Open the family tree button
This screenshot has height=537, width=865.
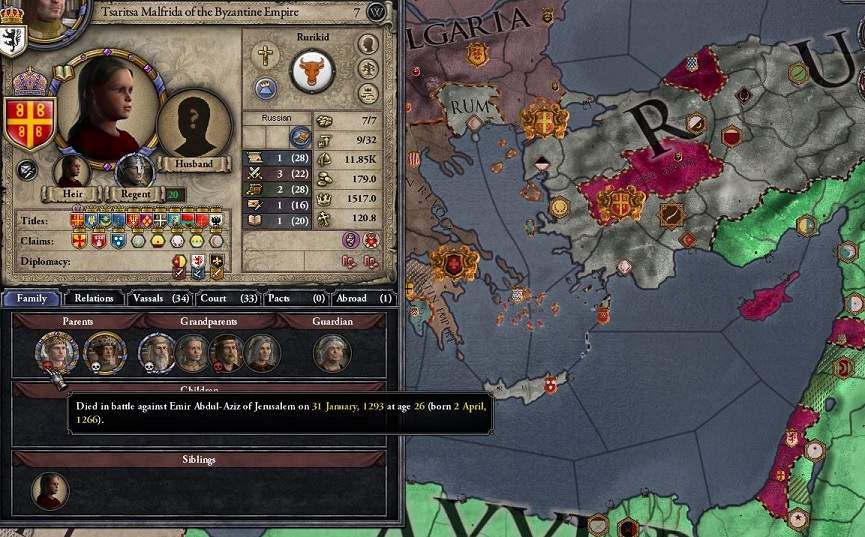tap(368, 69)
